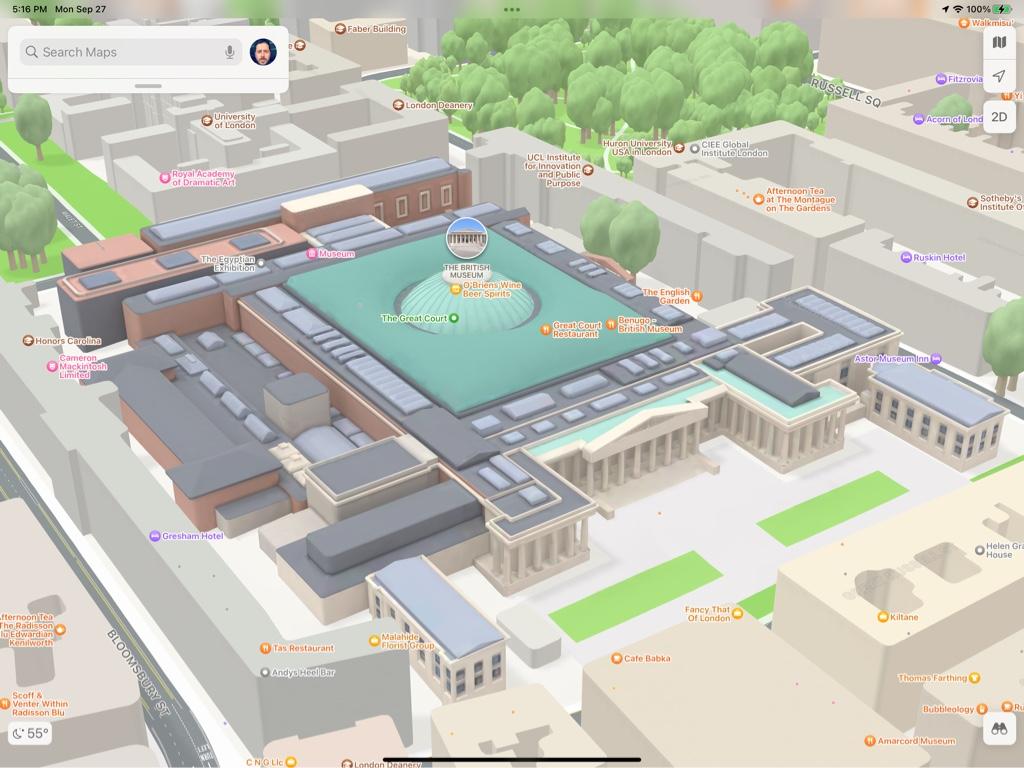Select the London Deanery marker
Image resolution: width=1024 pixels, height=768 pixels.
[398, 105]
